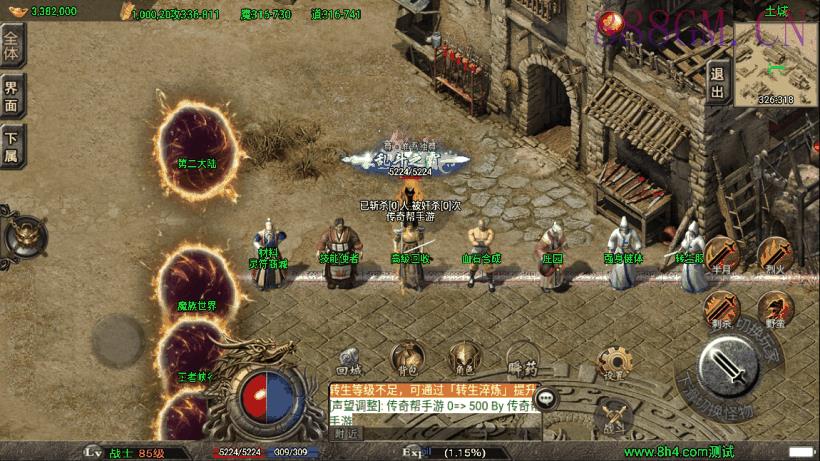The width and height of the screenshot is (820, 461).
Task: Open the golden helmet icon panel
Action: [21, 238]
